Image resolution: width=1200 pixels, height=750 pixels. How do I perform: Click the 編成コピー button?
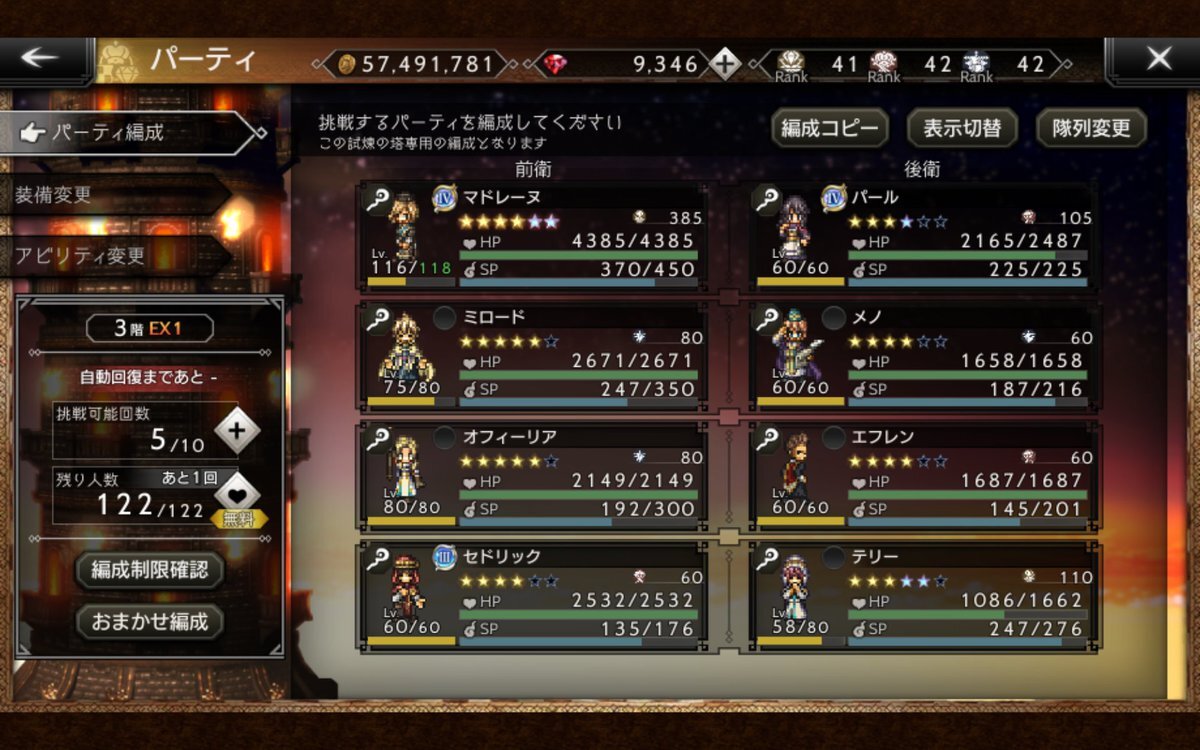click(x=829, y=128)
